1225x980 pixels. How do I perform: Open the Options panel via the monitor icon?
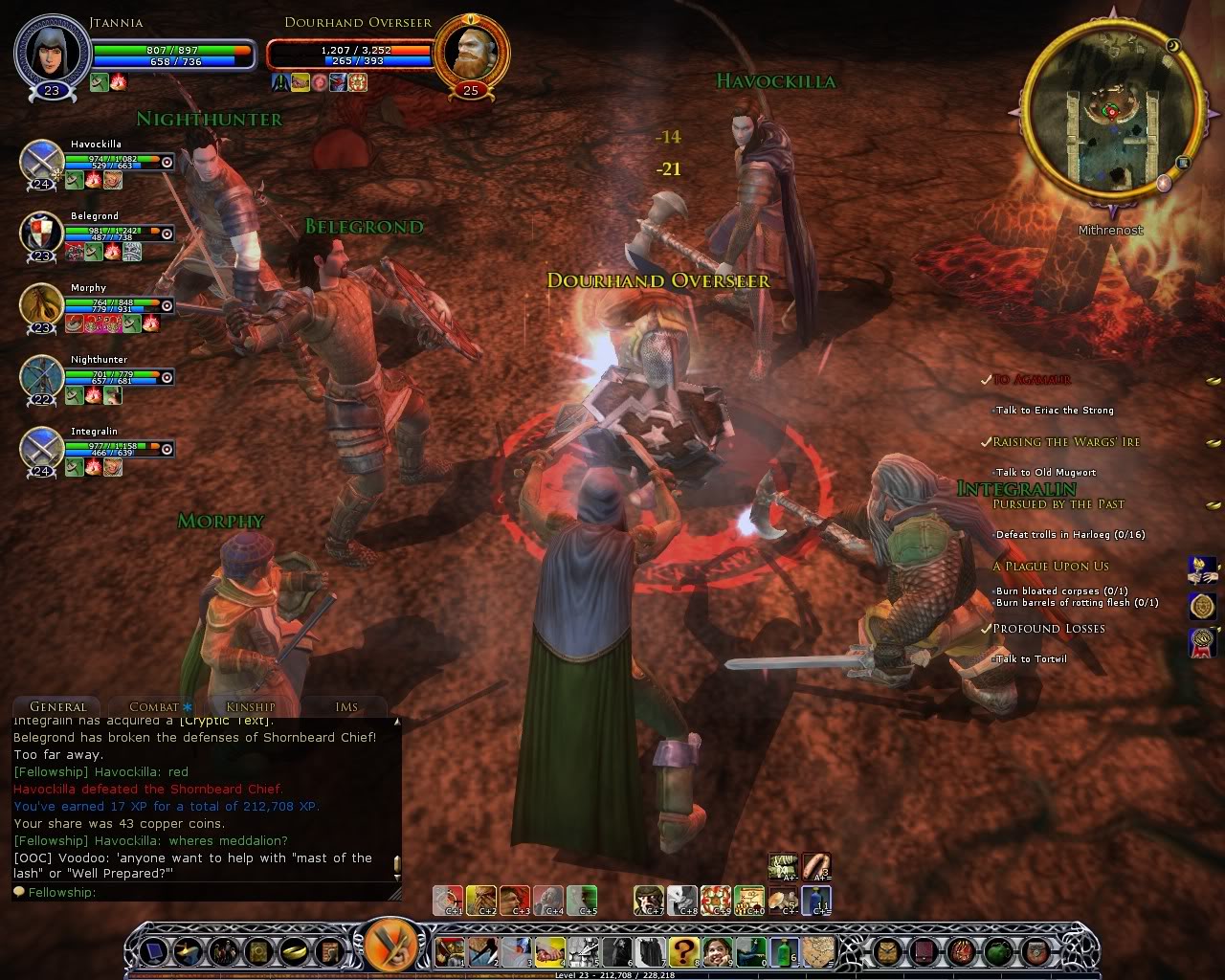click(153, 952)
